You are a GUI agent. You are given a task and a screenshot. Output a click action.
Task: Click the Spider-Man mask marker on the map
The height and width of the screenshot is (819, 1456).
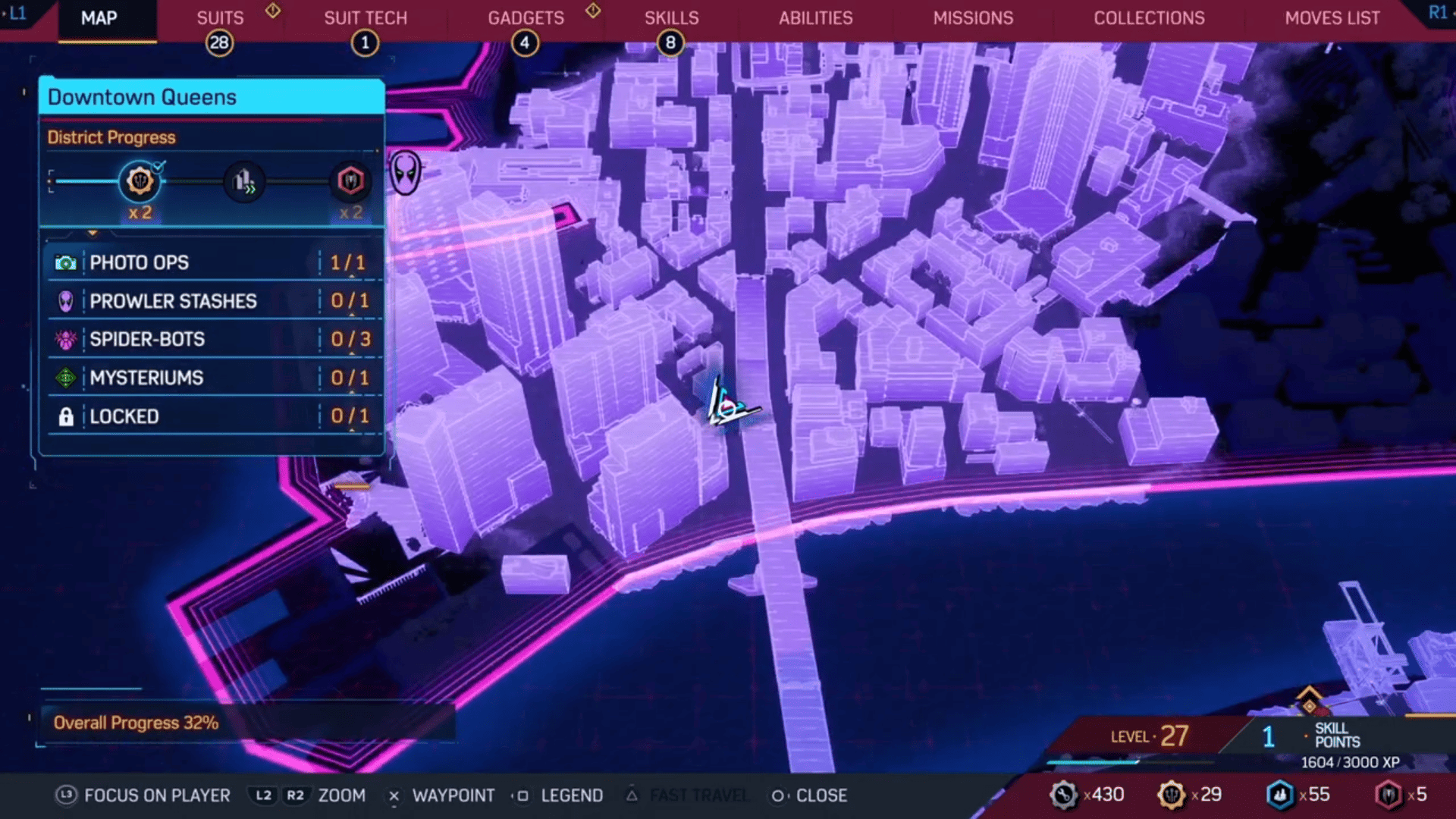point(406,173)
